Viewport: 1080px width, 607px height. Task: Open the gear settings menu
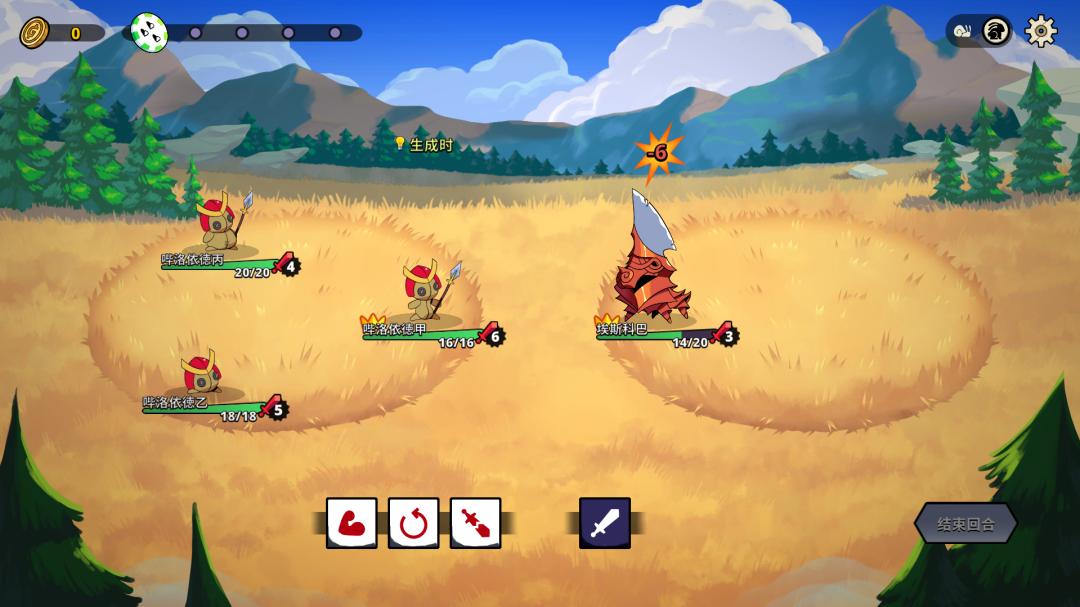pos(1041,31)
